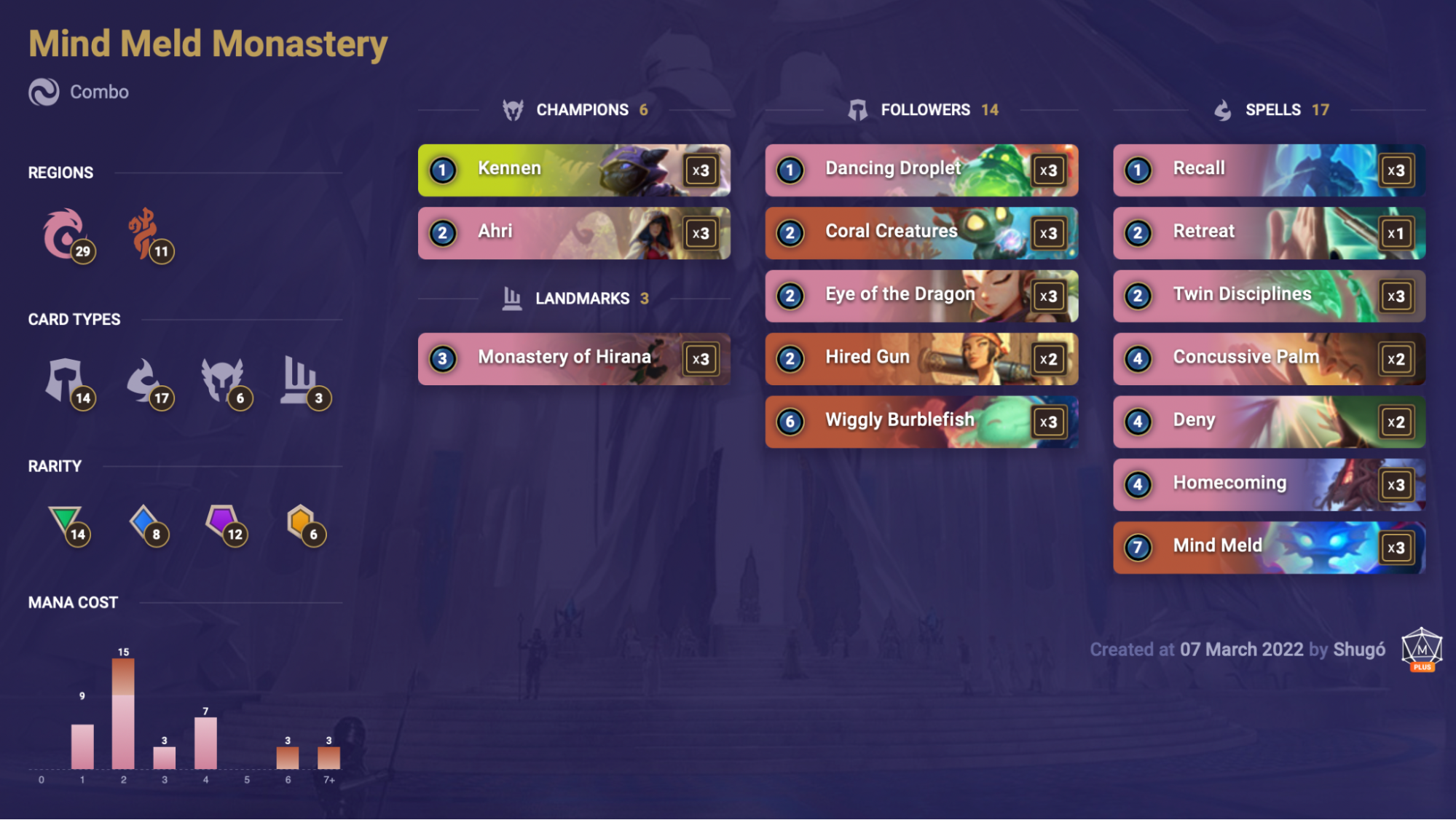Select the Concussive Palm spell card
The width and height of the screenshot is (1456, 820).
[x=1268, y=358]
